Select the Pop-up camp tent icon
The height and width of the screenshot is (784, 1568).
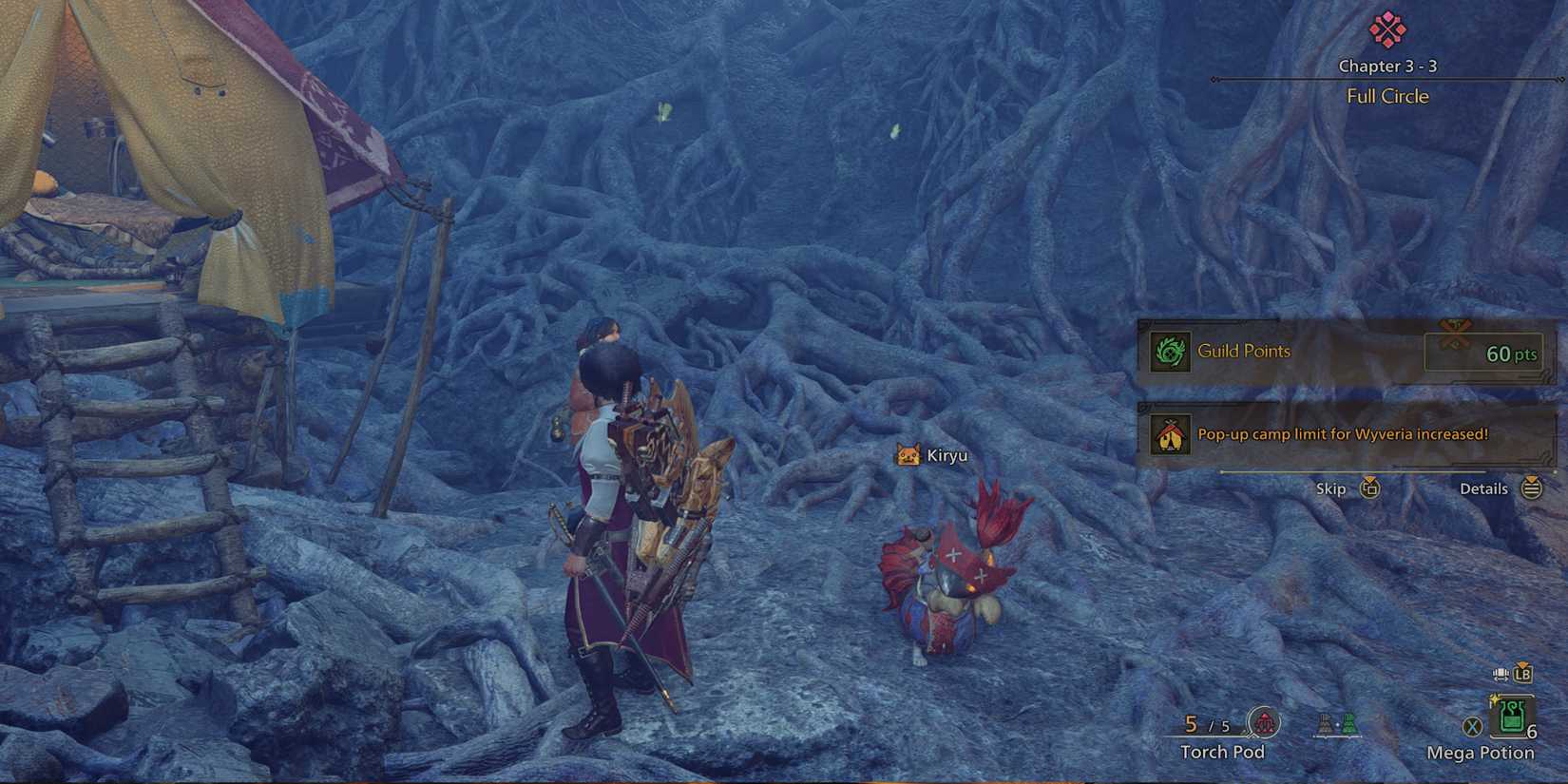(1171, 435)
